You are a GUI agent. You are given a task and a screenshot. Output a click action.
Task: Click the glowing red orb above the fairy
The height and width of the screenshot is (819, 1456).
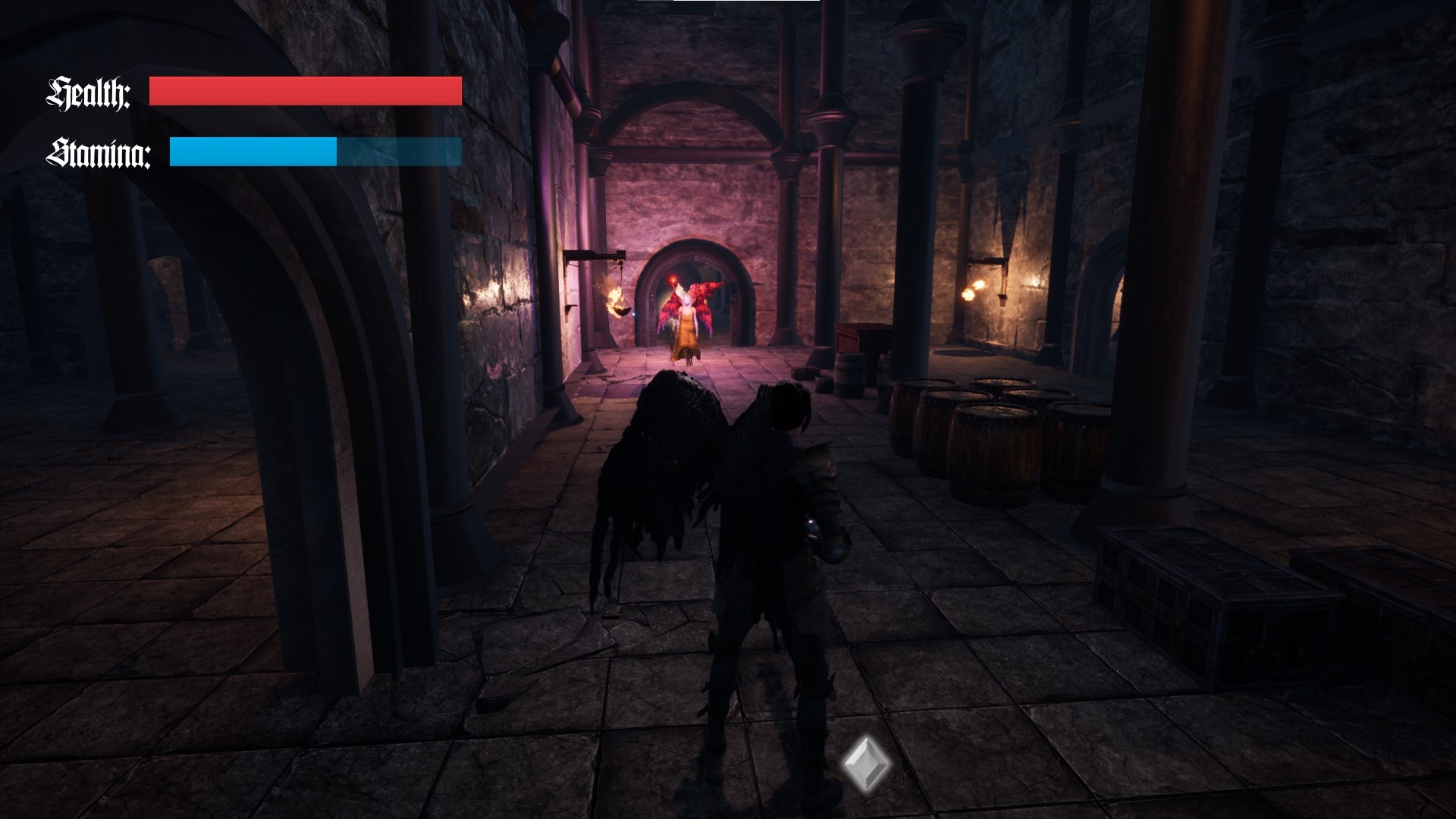point(675,281)
